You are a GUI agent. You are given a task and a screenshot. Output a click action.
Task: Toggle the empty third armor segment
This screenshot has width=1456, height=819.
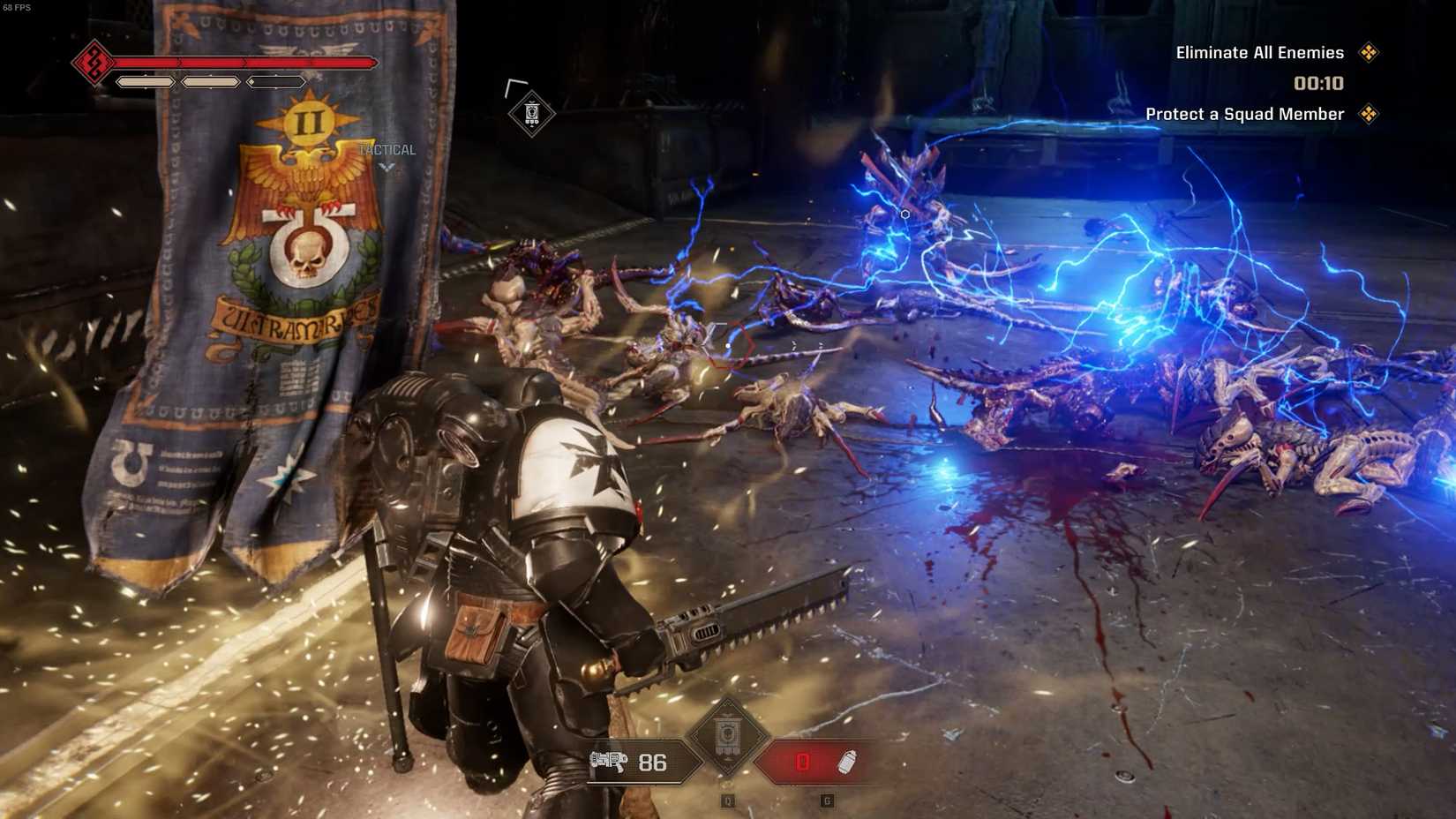(274, 81)
